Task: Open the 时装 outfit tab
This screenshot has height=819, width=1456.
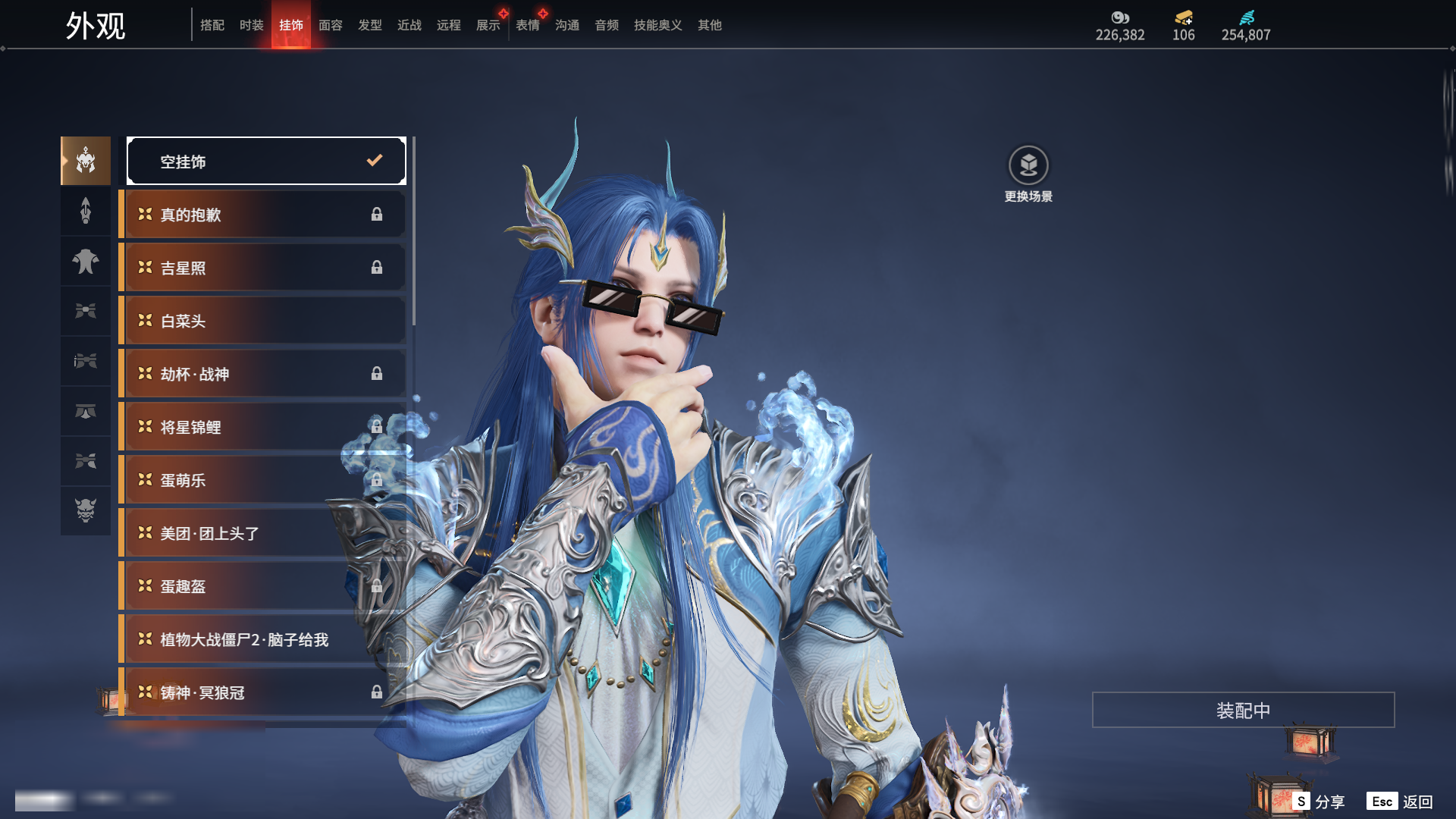Action: 252,25
